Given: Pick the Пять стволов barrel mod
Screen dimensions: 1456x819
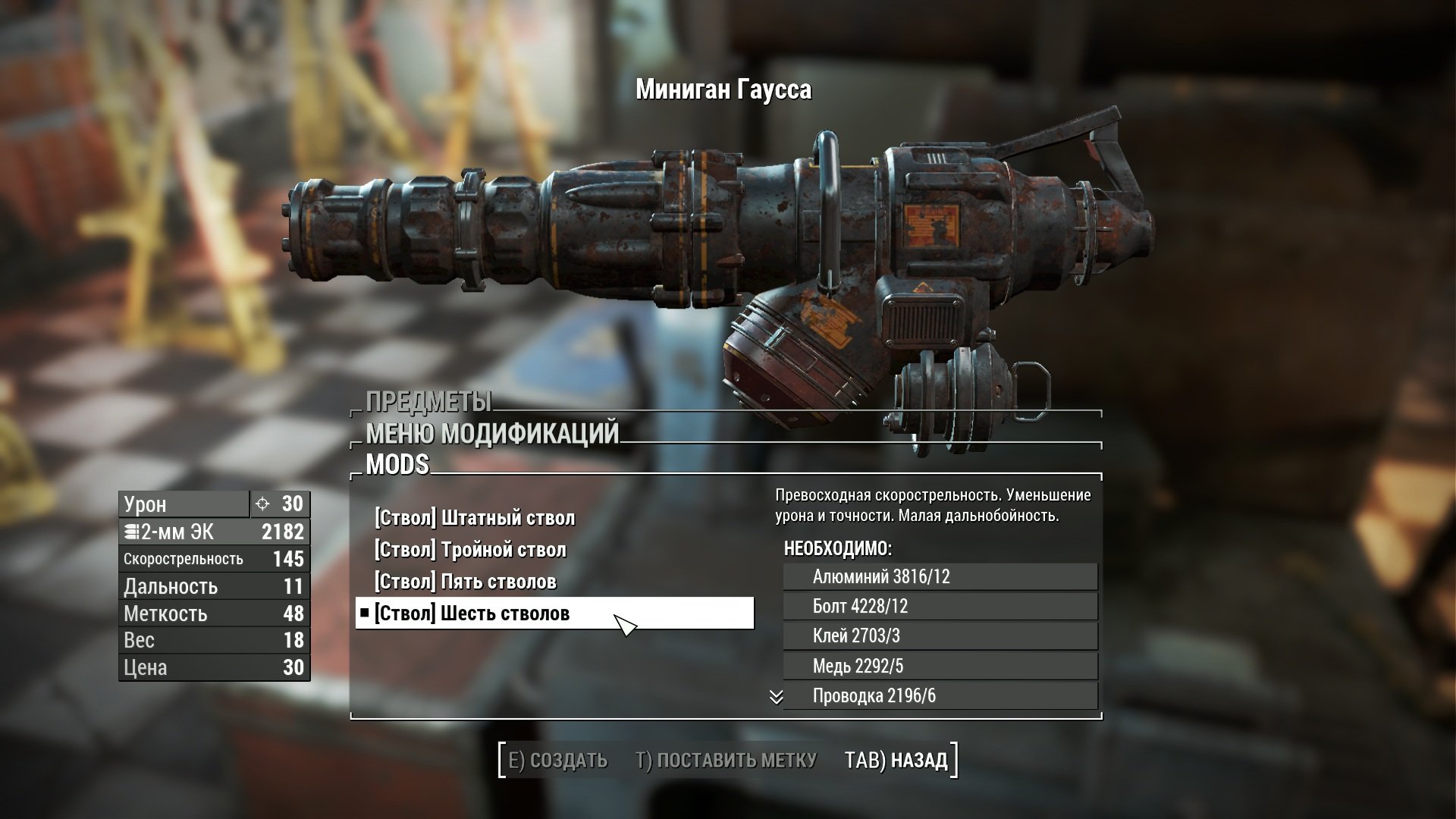Looking at the screenshot, I should (x=466, y=582).
